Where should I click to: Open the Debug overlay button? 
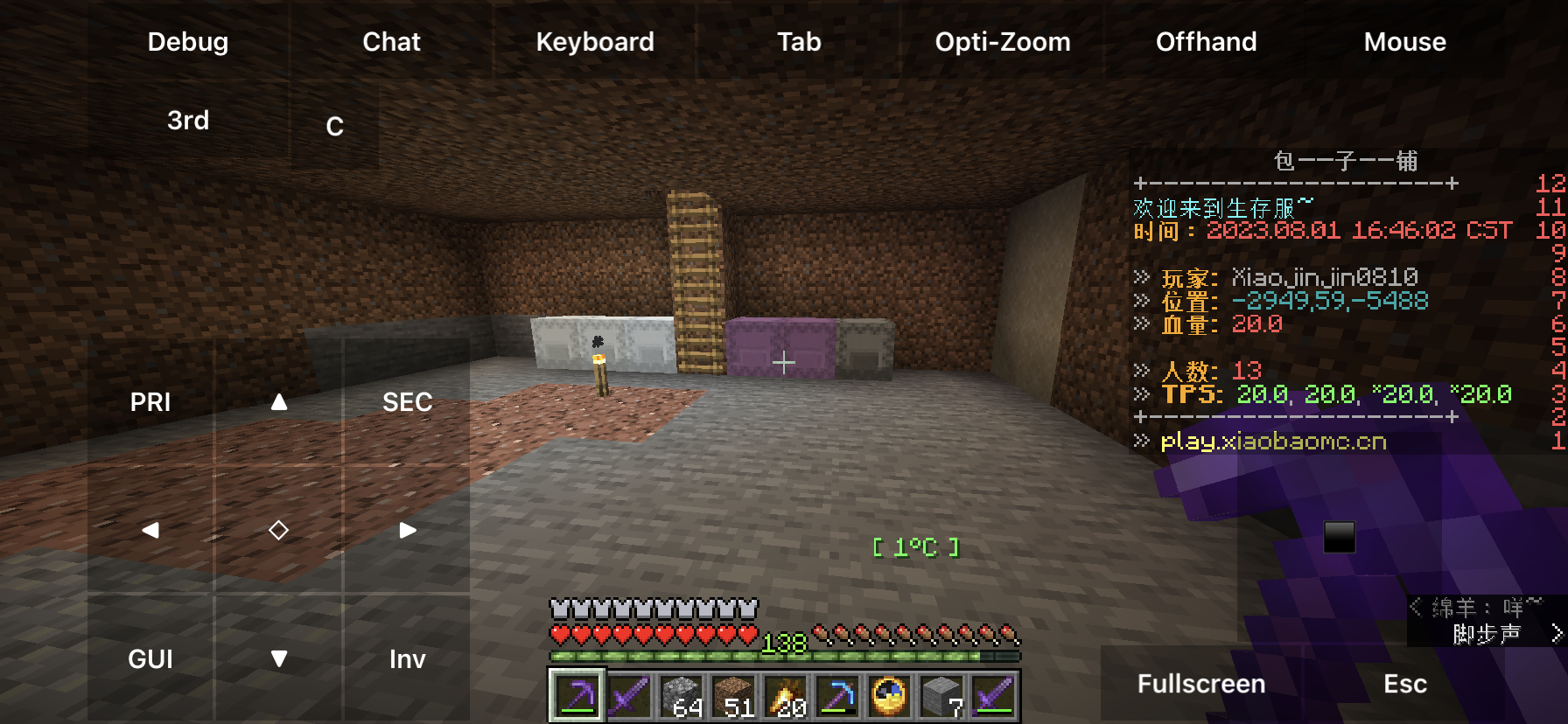(188, 42)
